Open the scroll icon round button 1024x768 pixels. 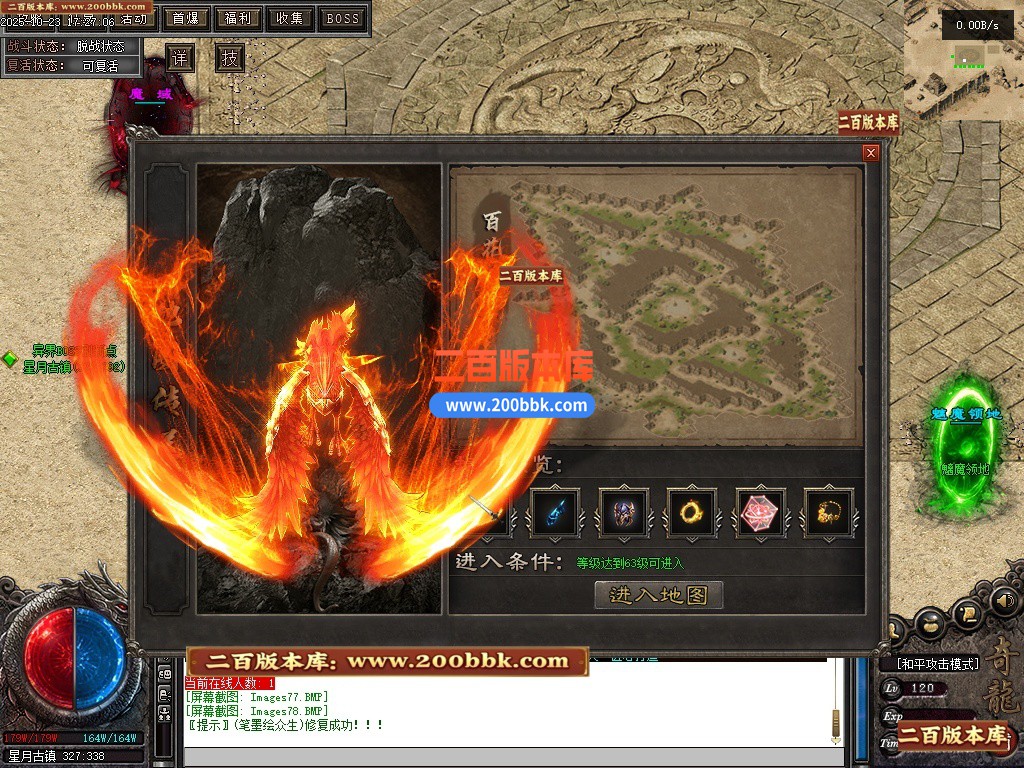(x=967, y=613)
